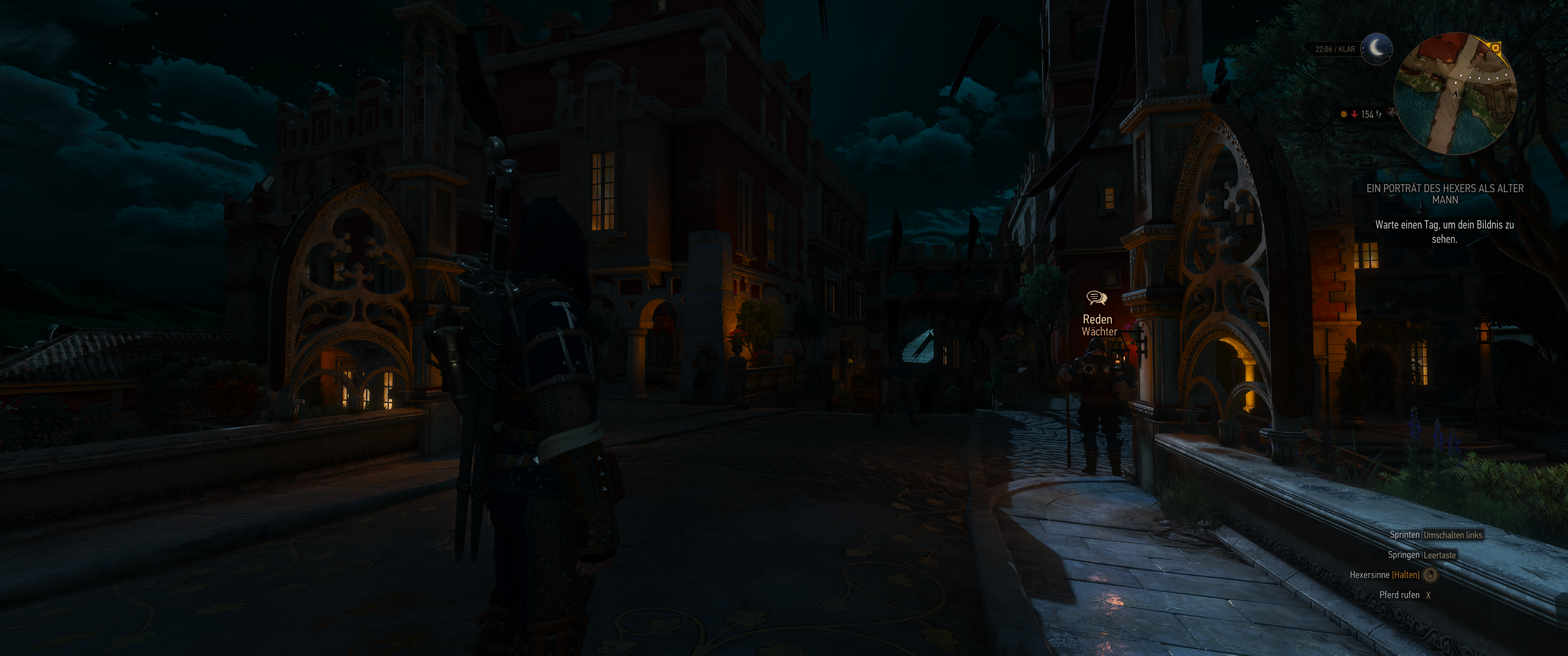Select the Reden interaction prompt
Image resolution: width=1568 pixels, height=656 pixels.
pyautogui.click(x=1097, y=318)
